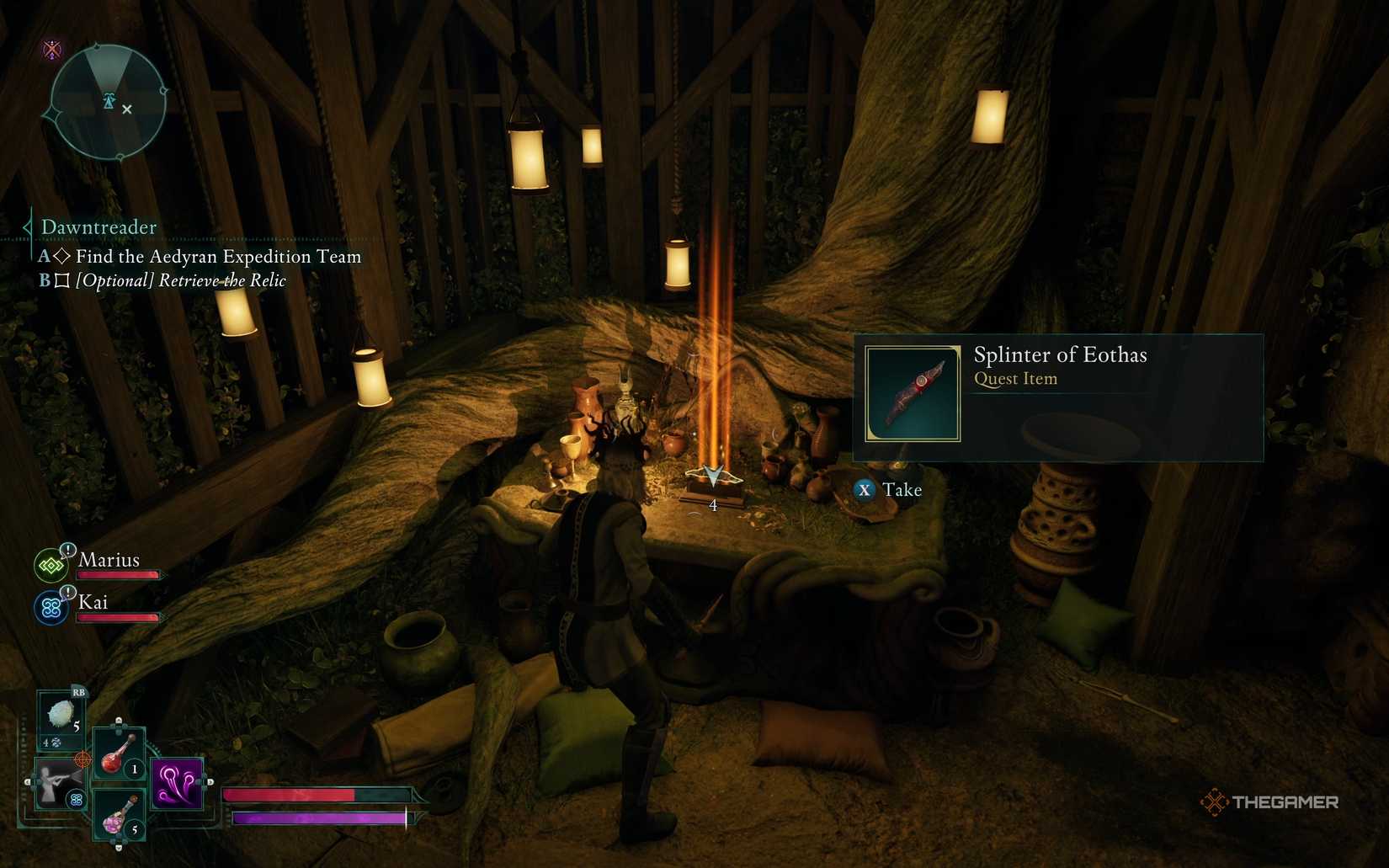Image resolution: width=1389 pixels, height=868 pixels.
Task: Select Kai's blue companion portrait icon
Action: [x=52, y=608]
